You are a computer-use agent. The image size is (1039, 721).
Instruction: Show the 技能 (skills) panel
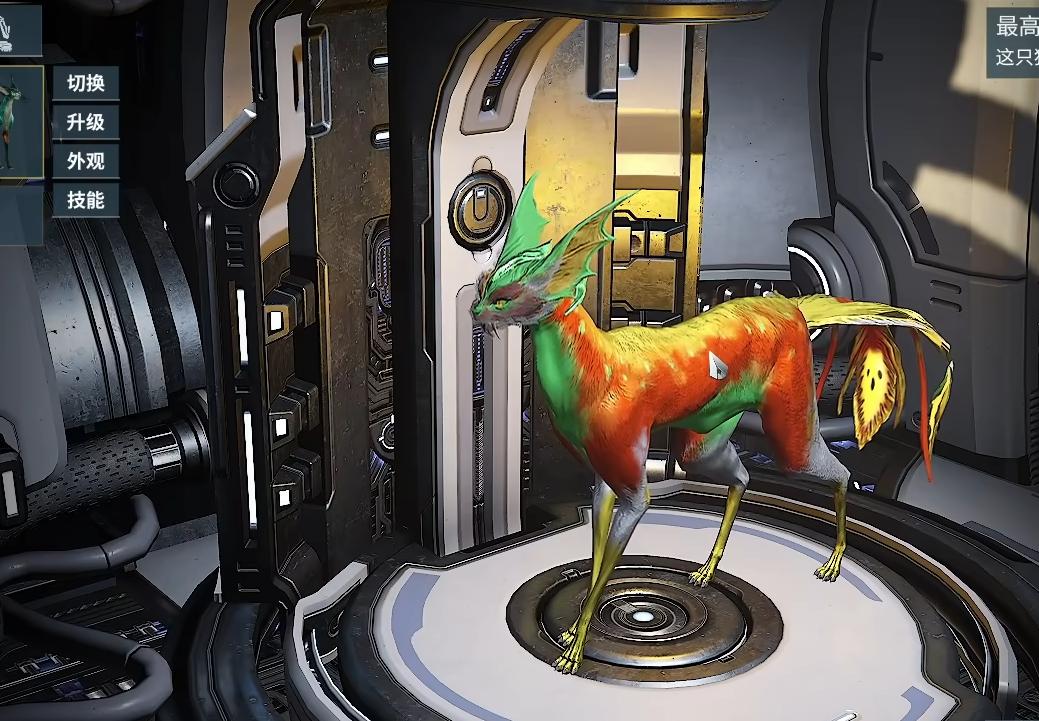point(85,200)
